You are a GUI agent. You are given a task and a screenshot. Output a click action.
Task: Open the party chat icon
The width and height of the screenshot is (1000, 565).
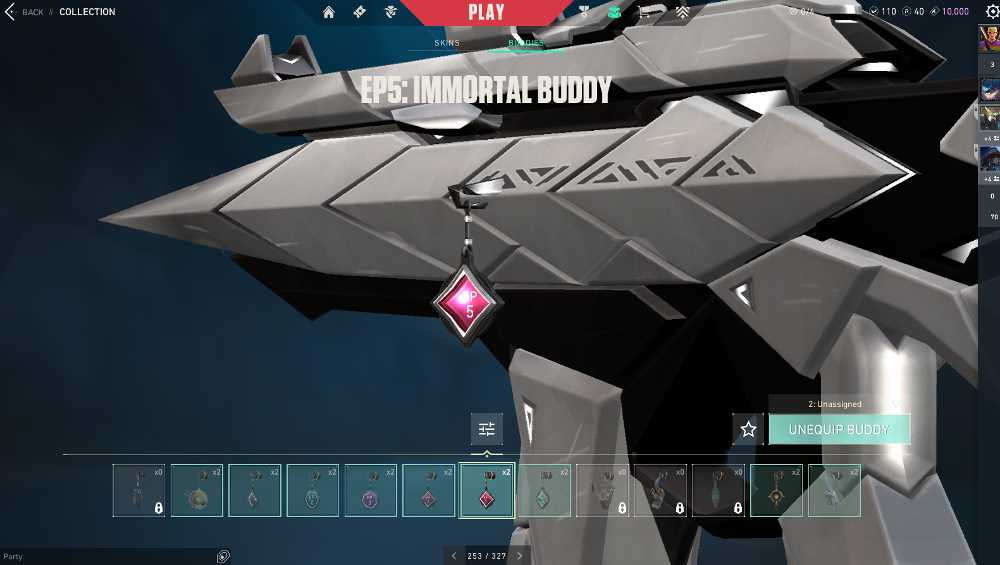(x=223, y=556)
